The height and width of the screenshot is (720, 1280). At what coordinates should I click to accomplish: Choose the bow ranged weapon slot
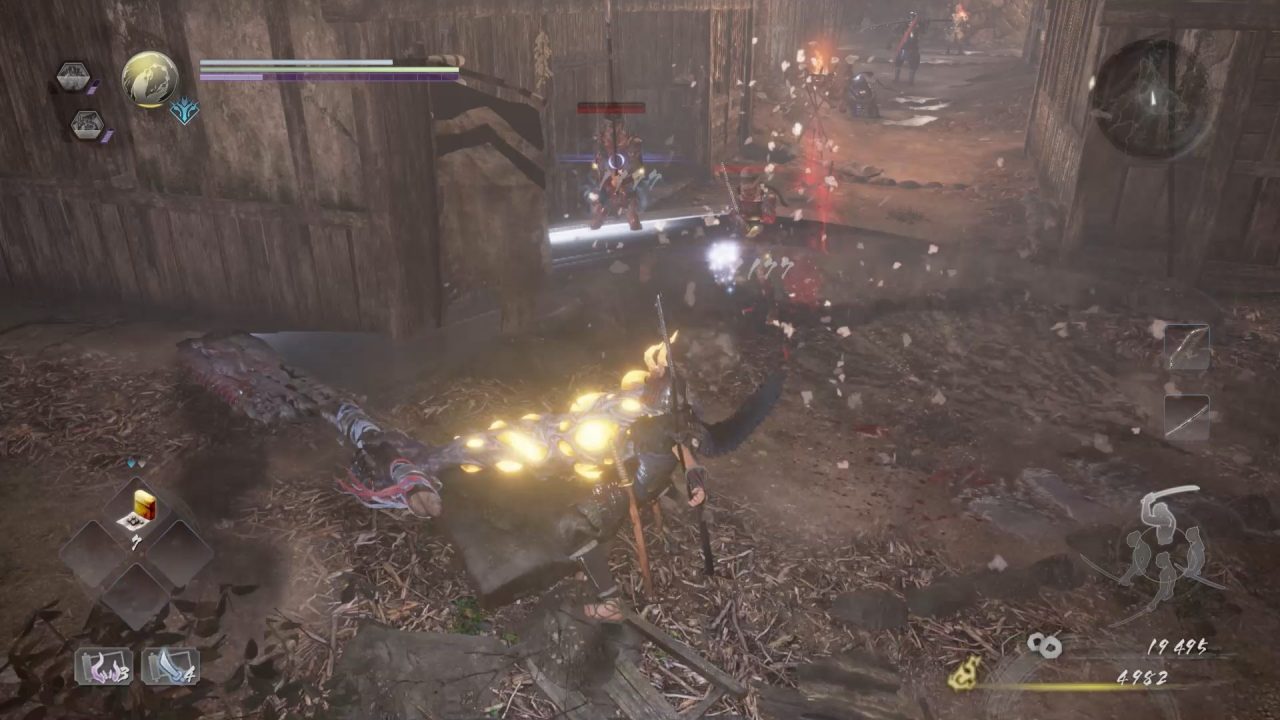click(x=1187, y=348)
